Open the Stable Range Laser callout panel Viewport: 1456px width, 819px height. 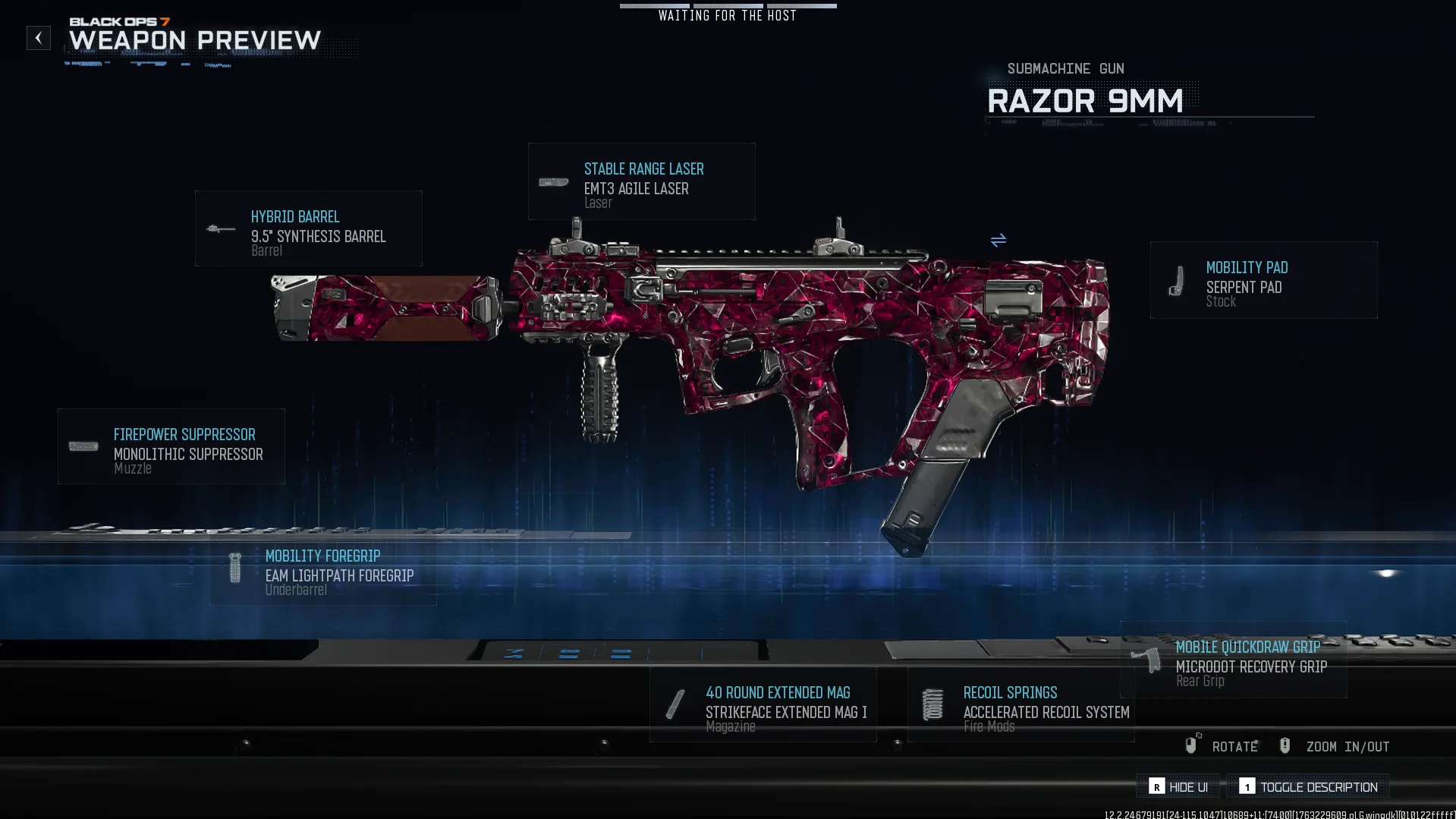[x=641, y=181]
